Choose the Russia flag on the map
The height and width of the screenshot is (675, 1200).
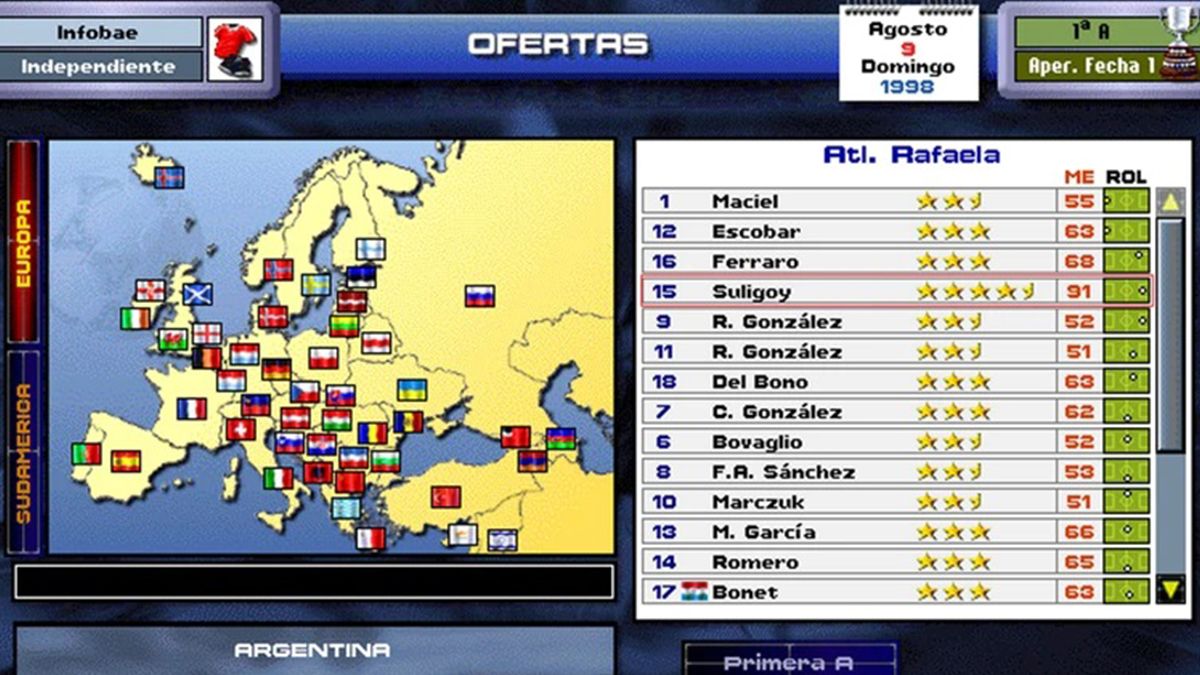(x=479, y=296)
